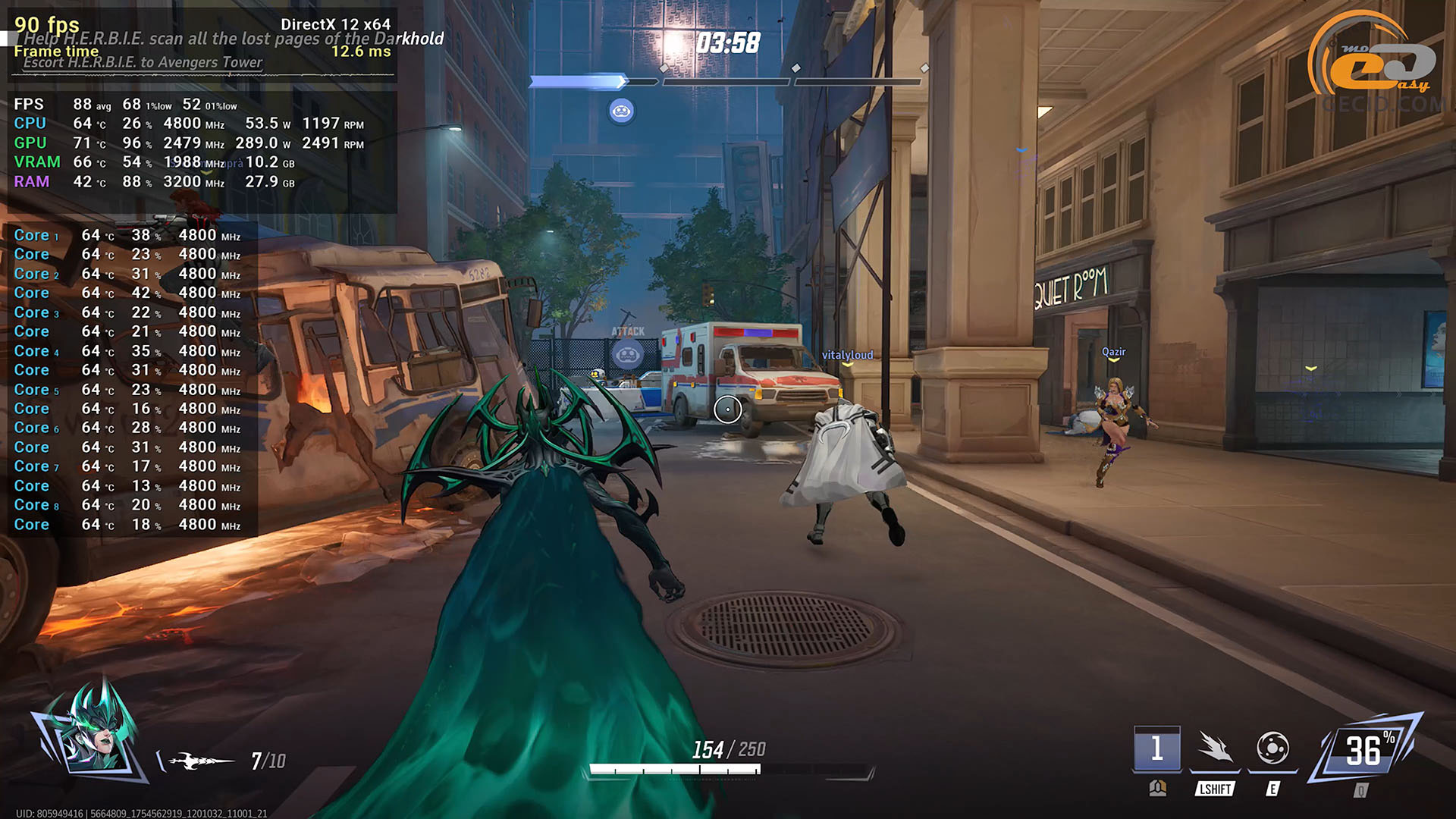Trigger the ultimate charged at 36%

1365,751
